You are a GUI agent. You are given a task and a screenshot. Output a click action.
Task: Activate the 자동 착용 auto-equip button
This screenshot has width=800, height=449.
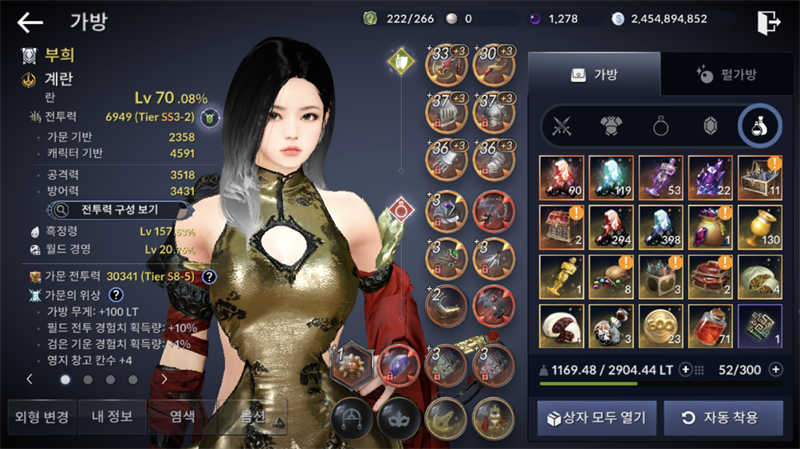(x=719, y=417)
